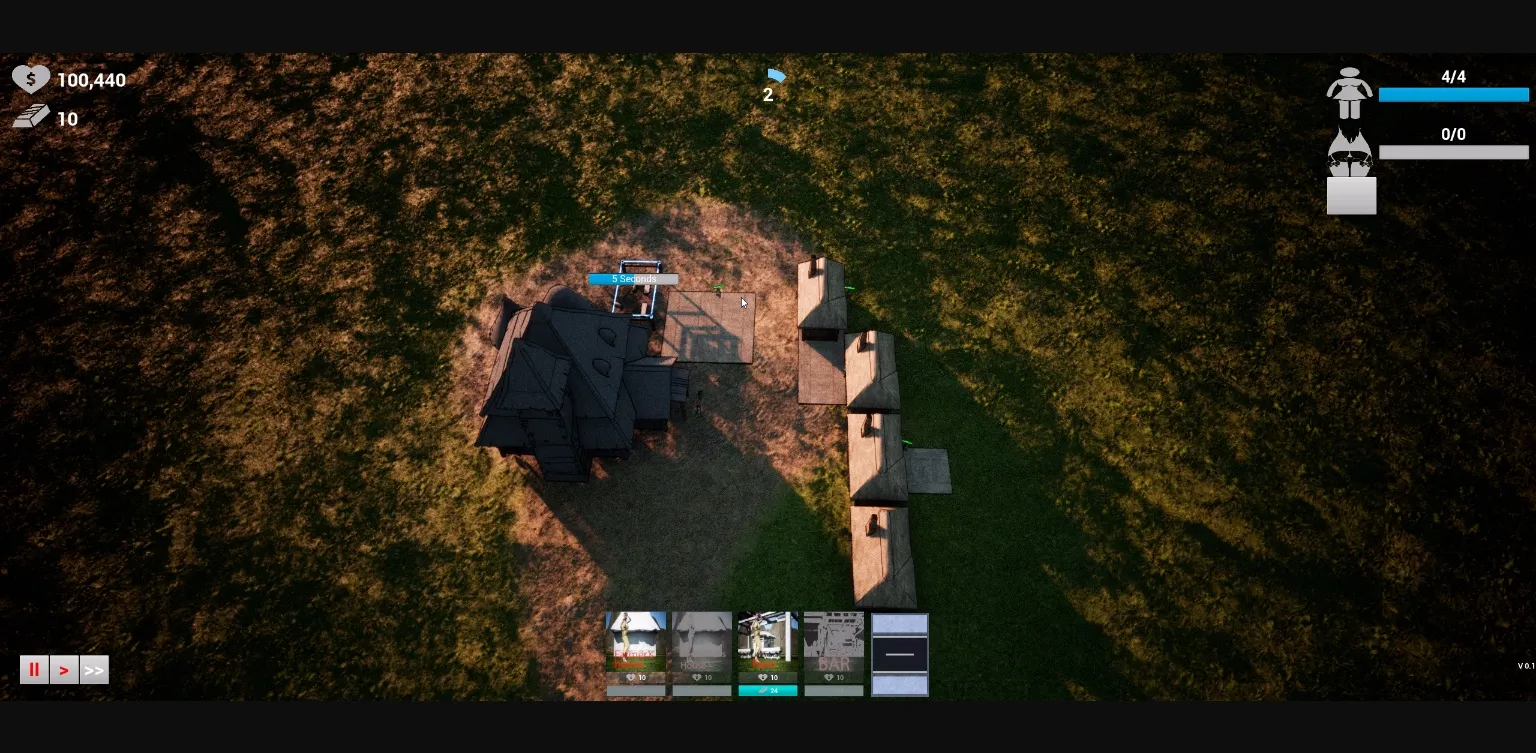Click the flag icon above the map

tap(778, 76)
